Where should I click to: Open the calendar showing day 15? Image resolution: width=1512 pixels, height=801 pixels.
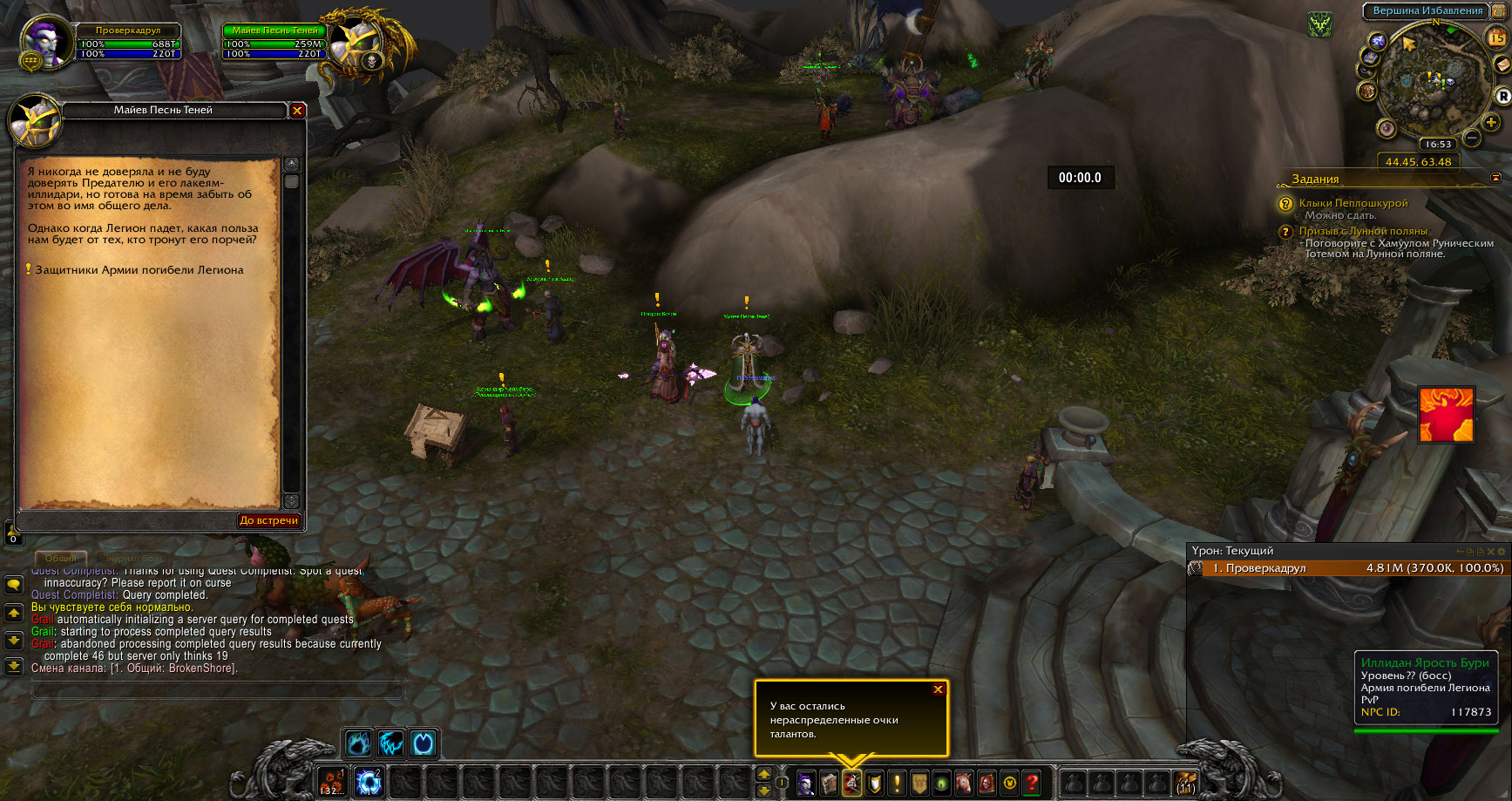[1496, 37]
